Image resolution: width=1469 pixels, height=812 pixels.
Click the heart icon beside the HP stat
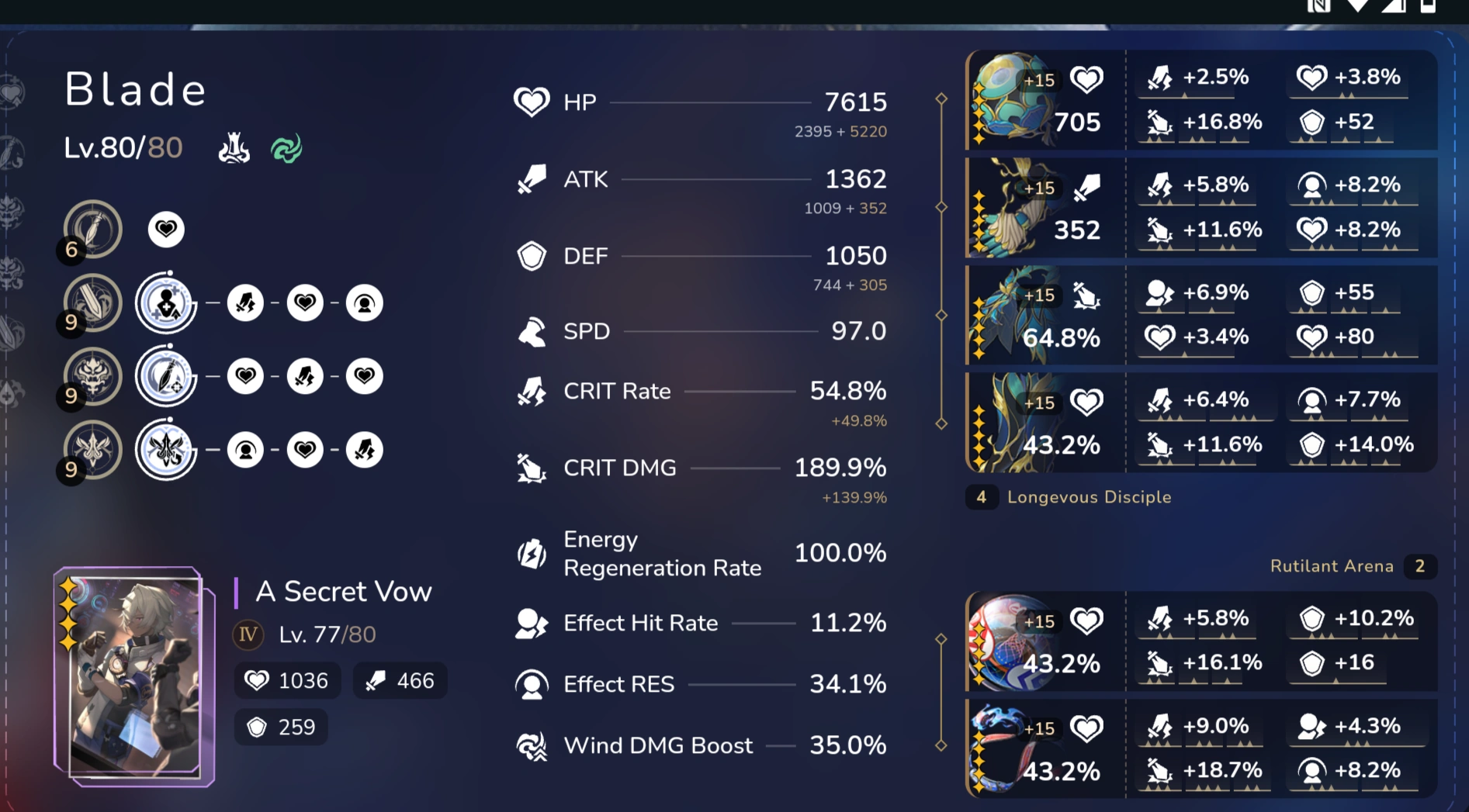point(532,102)
